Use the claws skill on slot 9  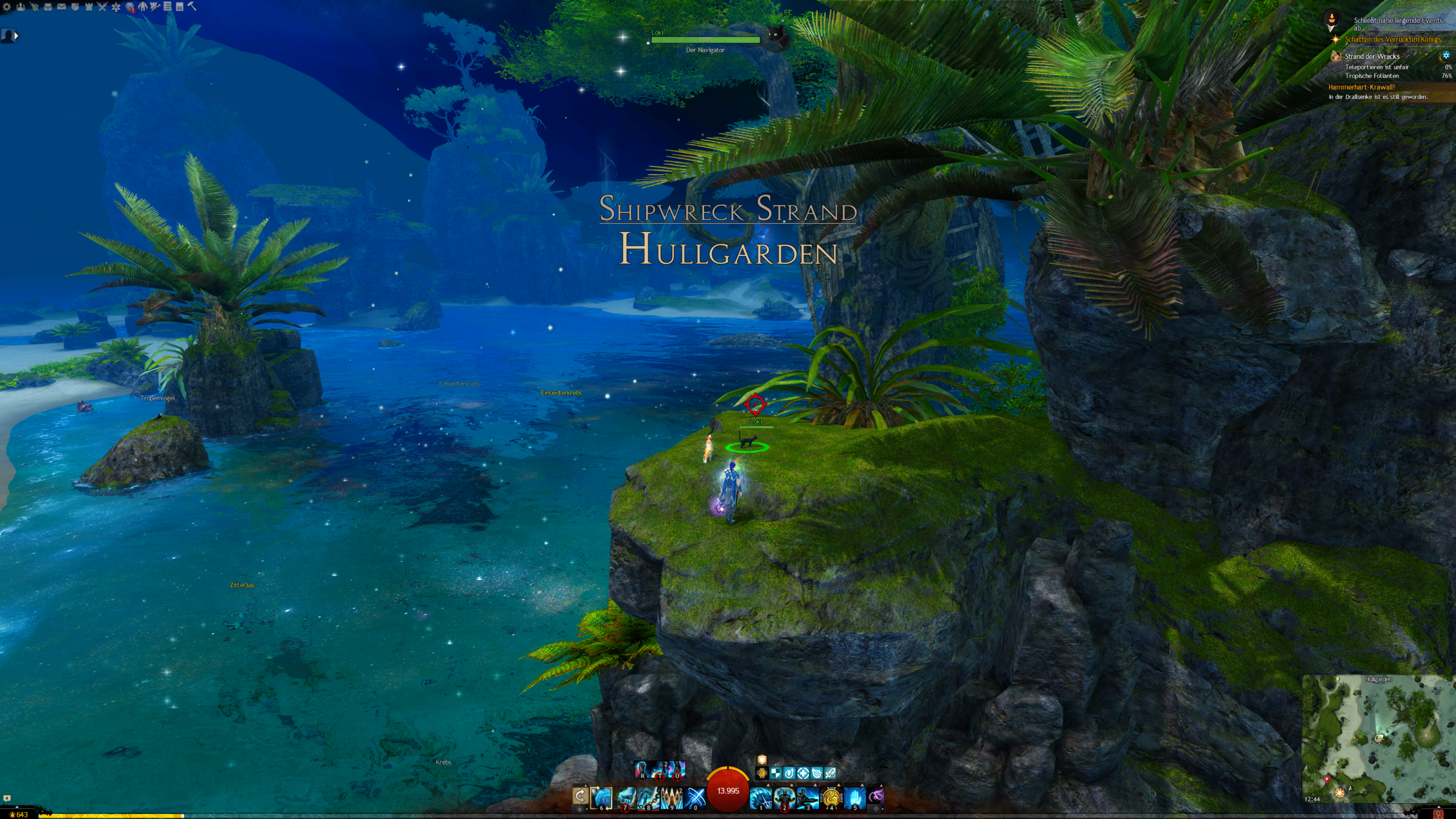pyautogui.click(x=671, y=797)
